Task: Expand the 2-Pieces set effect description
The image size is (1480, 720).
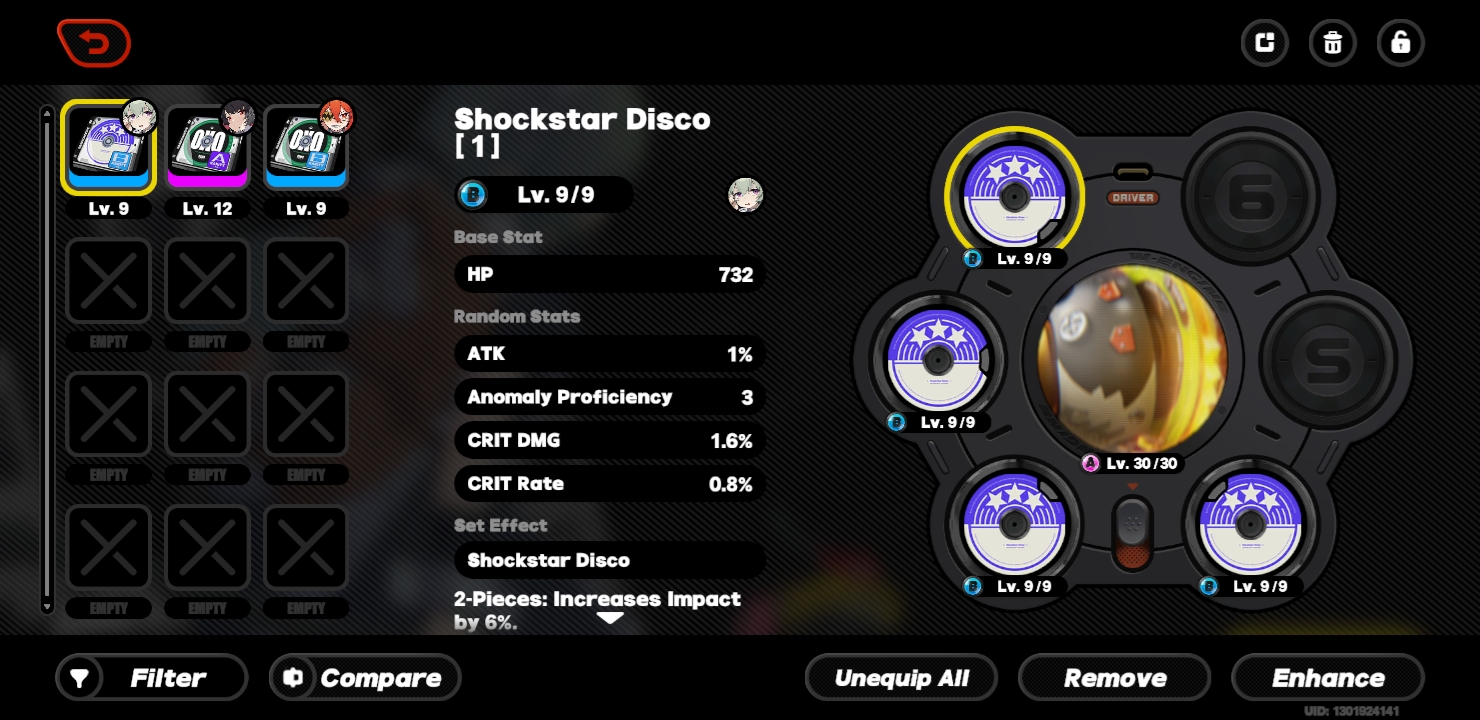Action: click(x=610, y=617)
